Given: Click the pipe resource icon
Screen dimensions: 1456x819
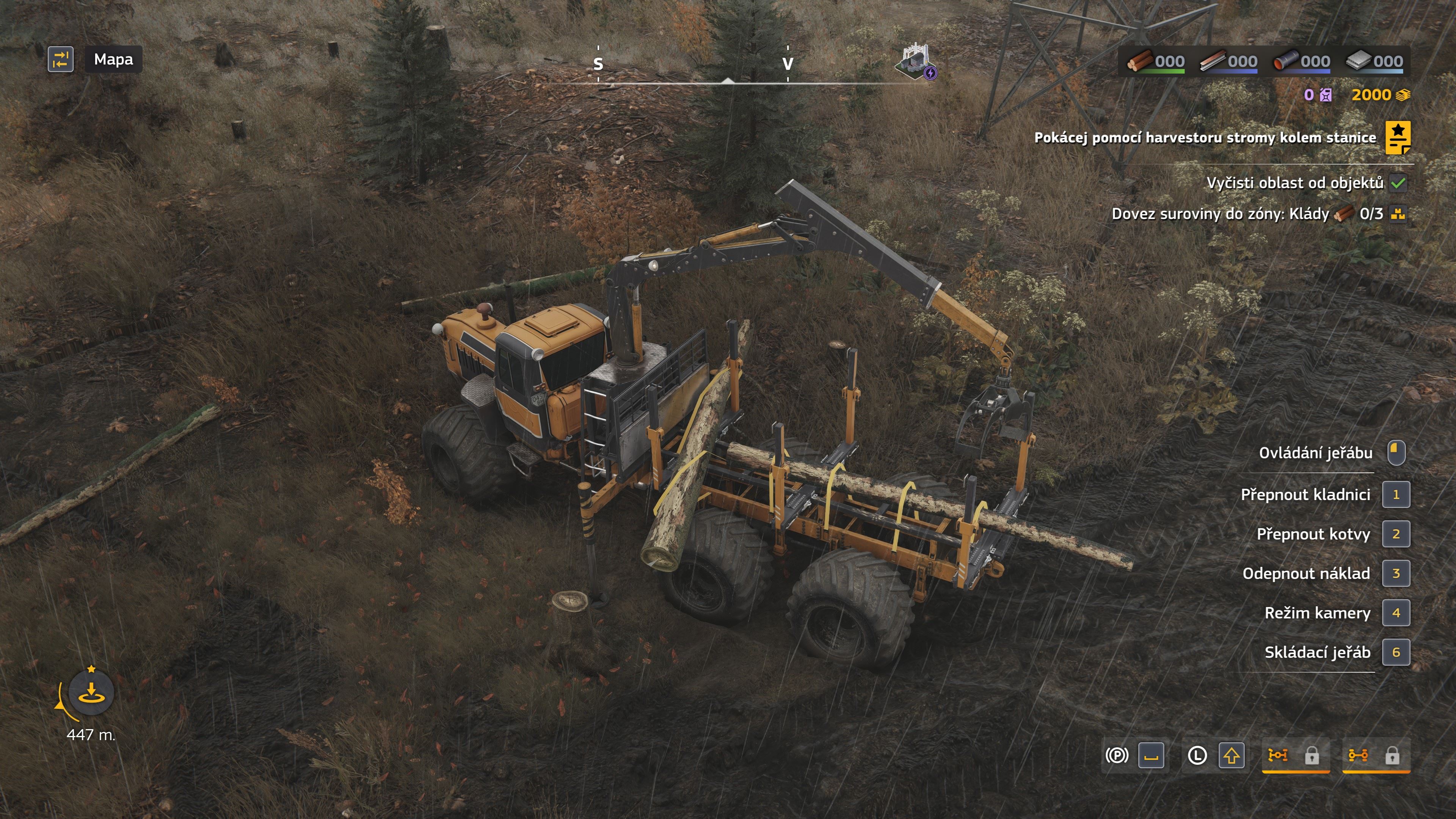Looking at the screenshot, I should pyautogui.click(x=1286, y=61).
